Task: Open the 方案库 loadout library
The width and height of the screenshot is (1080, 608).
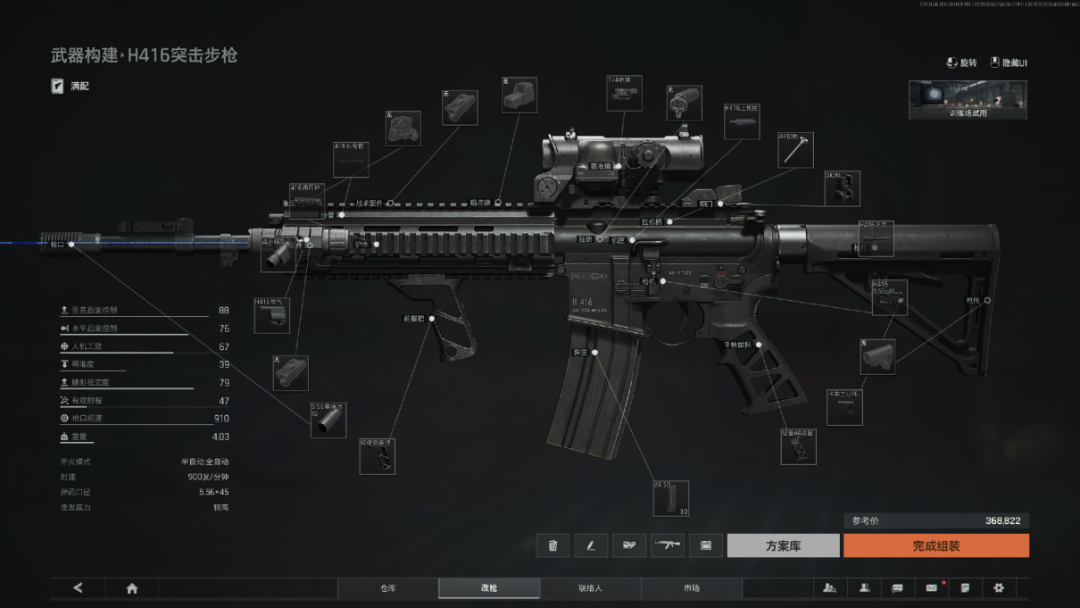Action: tap(783, 545)
